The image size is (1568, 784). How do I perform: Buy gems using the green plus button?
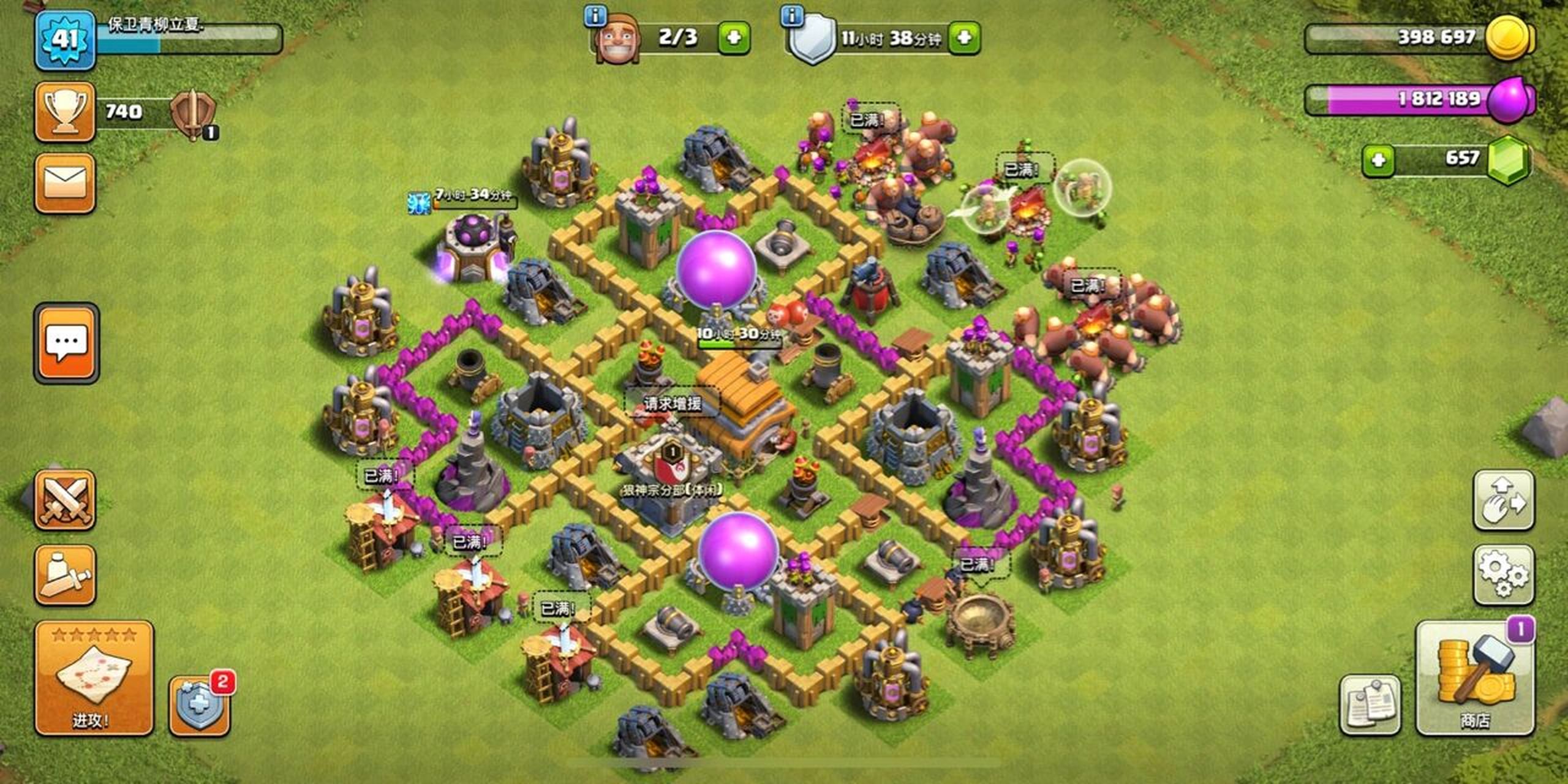(x=1378, y=160)
